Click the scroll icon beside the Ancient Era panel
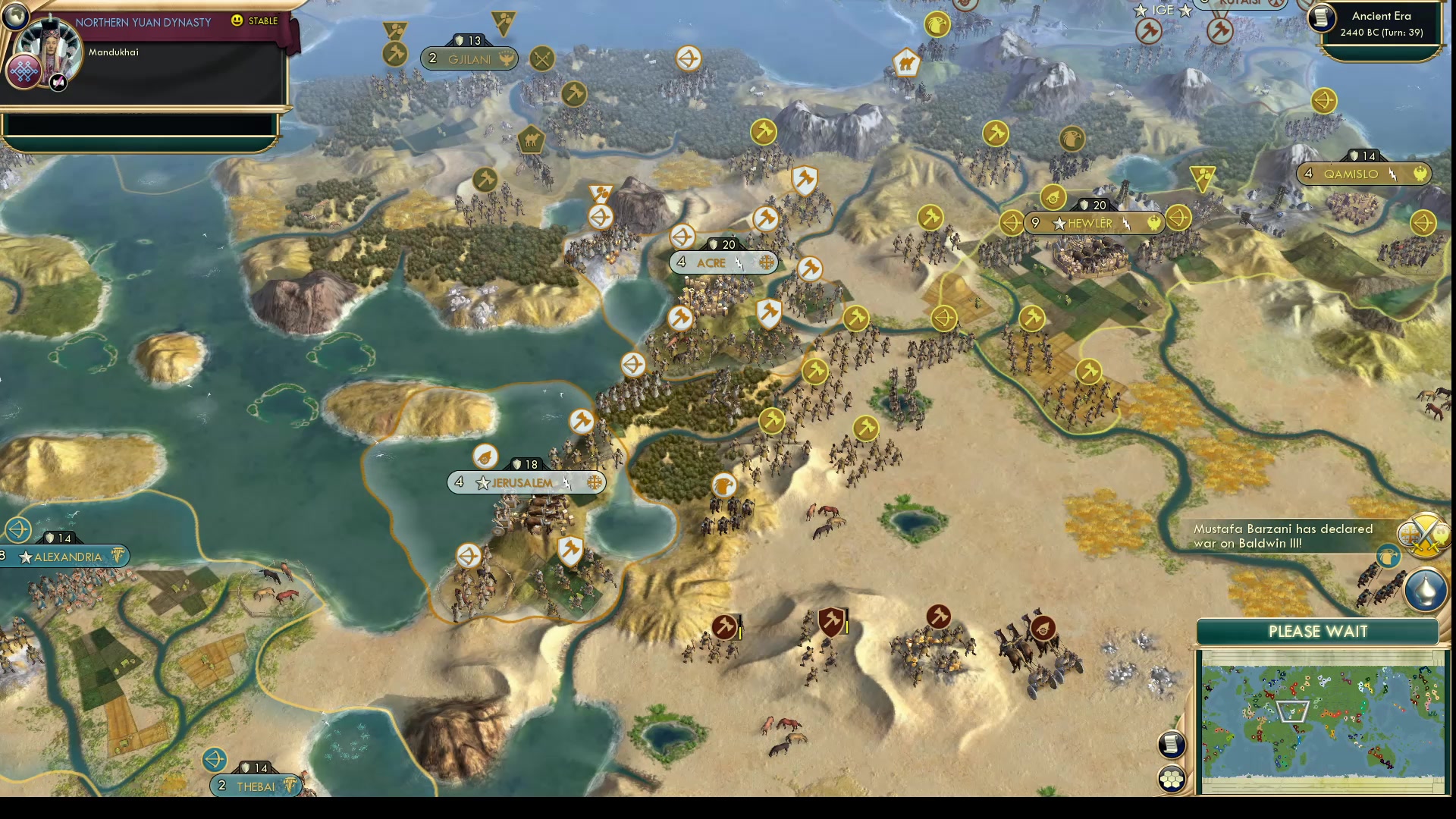Viewport: 1456px width, 819px height. (x=1320, y=18)
